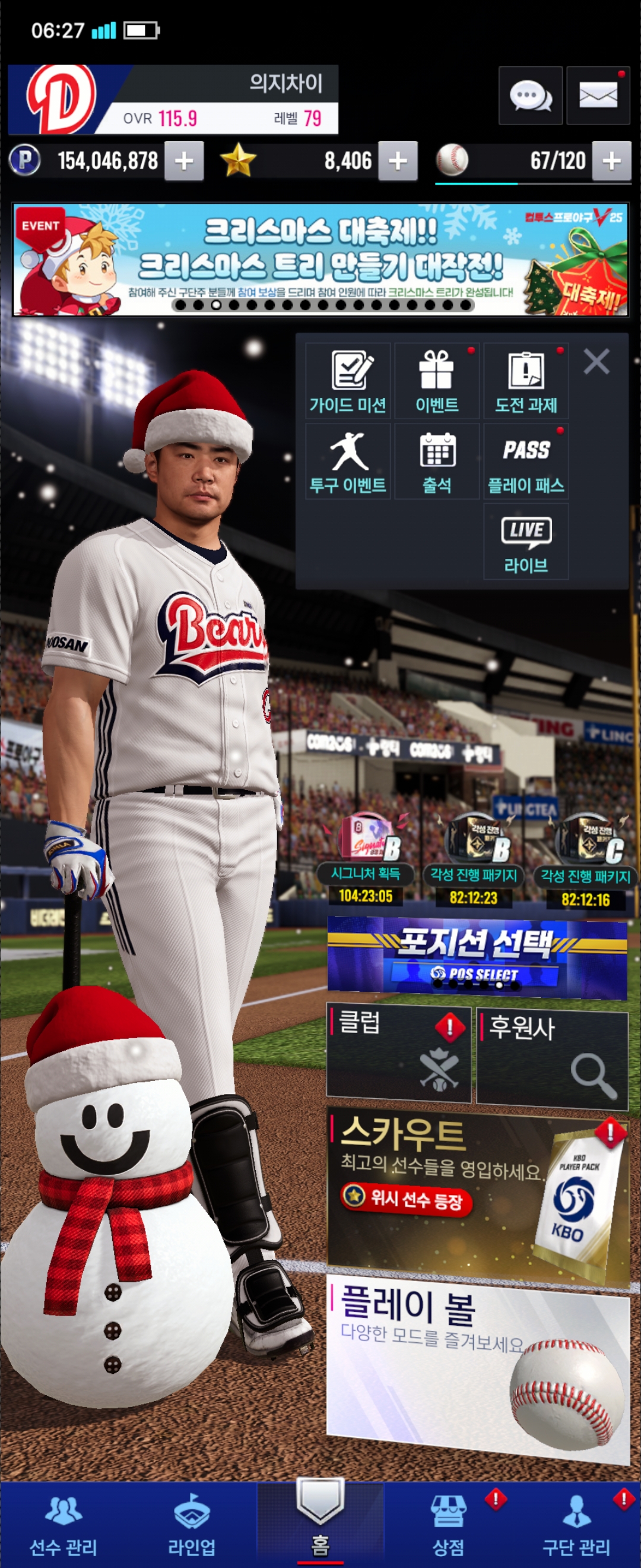This screenshot has width=641, height=1568.
Task: Open the chat speech bubble icon
Action: [x=529, y=96]
